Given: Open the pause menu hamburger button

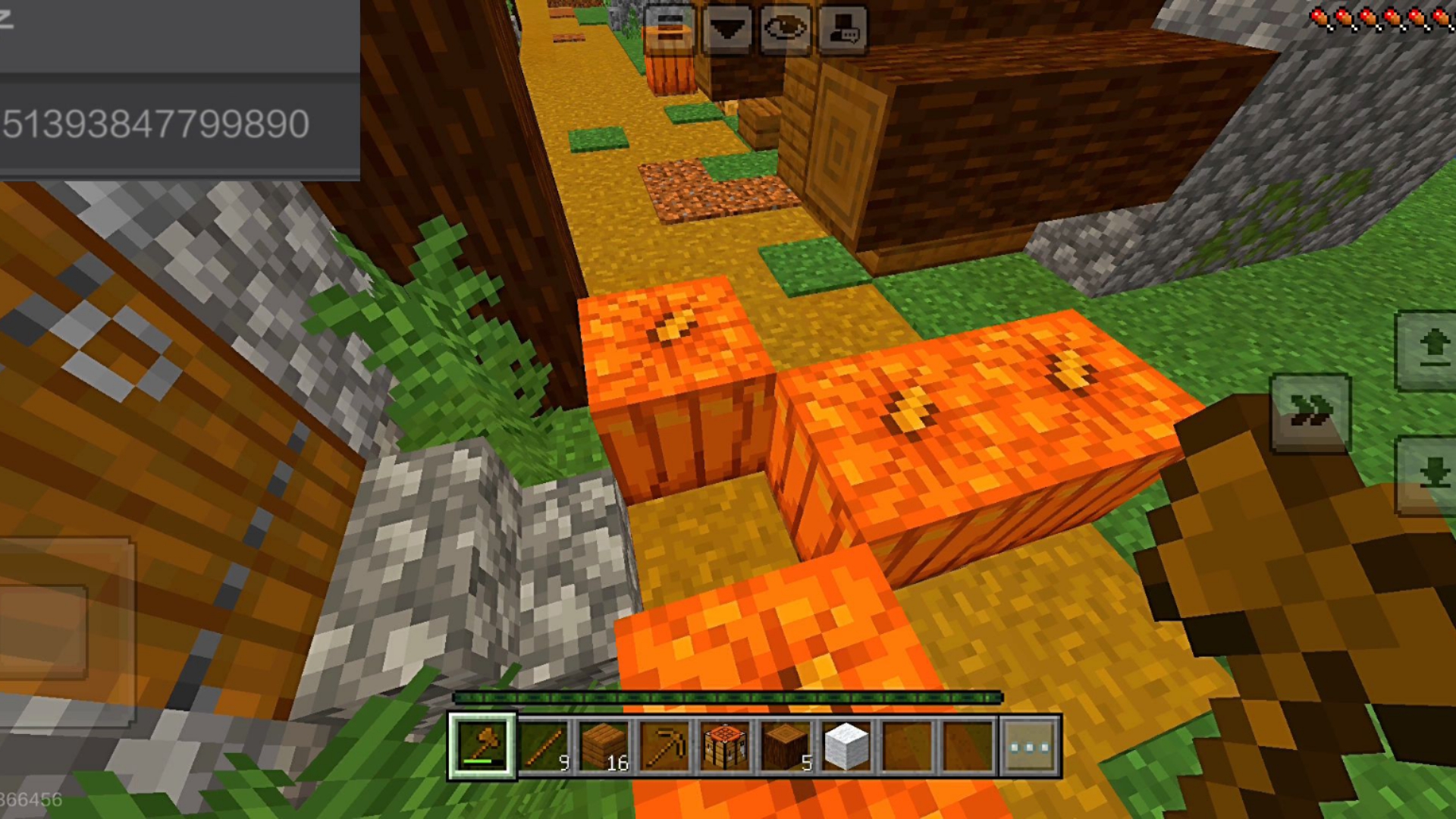Looking at the screenshot, I should (x=669, y=29).
